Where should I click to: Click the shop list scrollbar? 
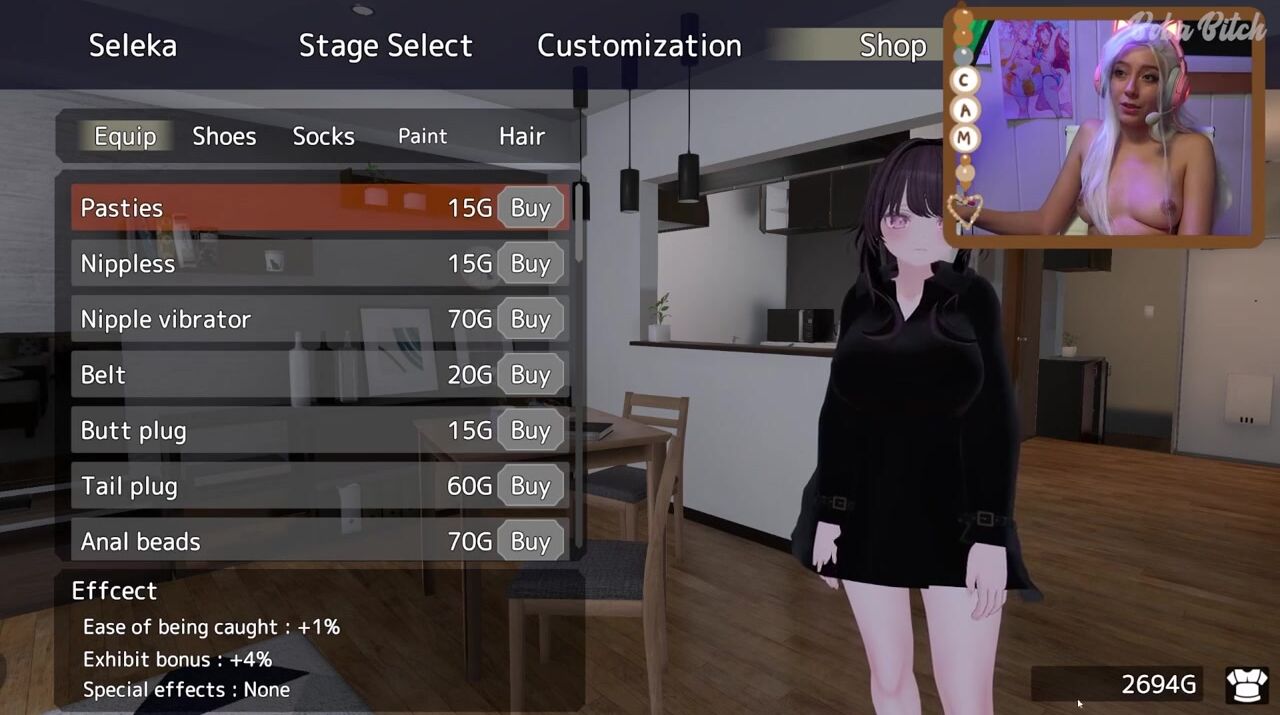(x=578, y=230)
